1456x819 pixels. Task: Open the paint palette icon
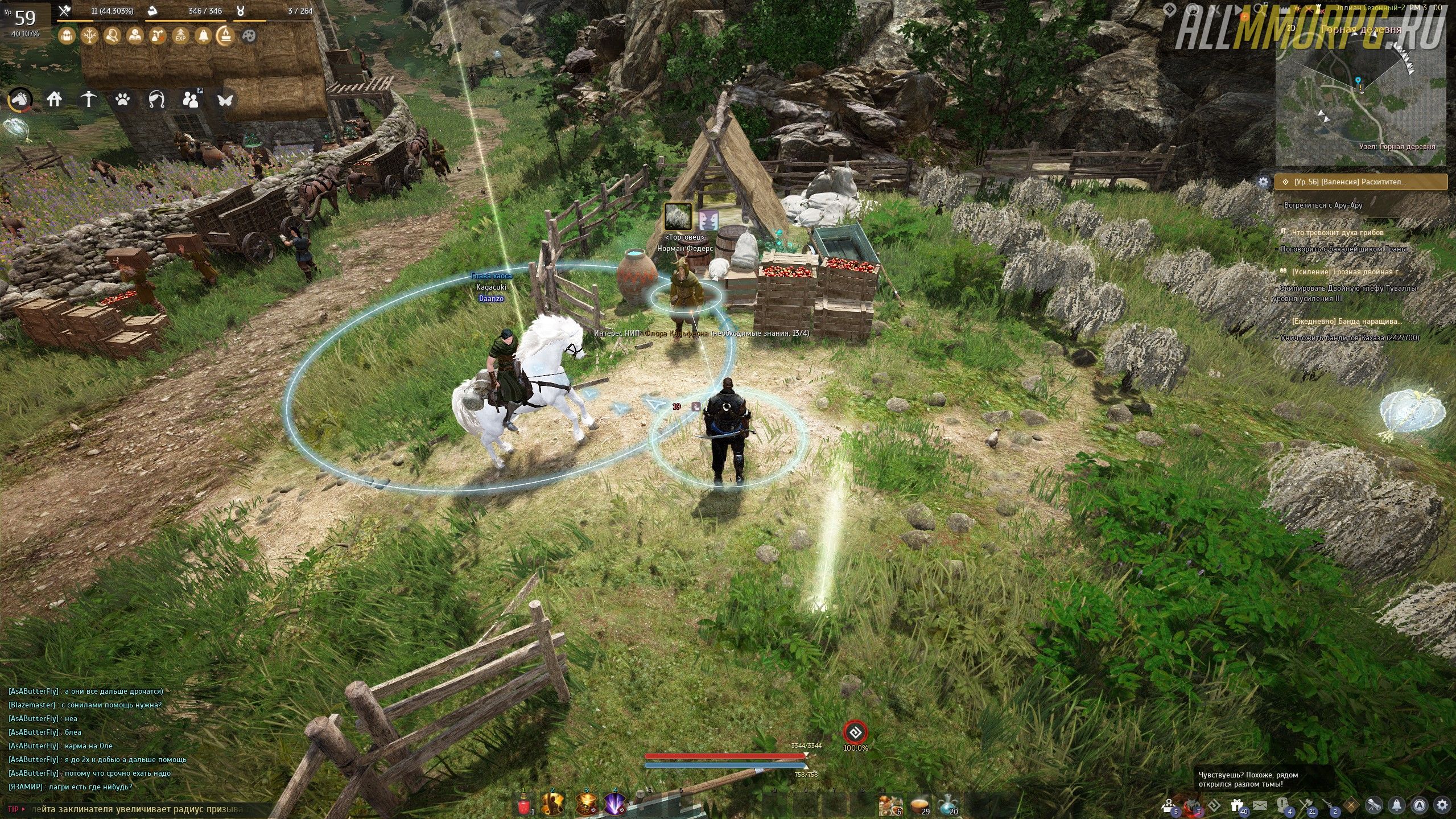click(249, 36)
